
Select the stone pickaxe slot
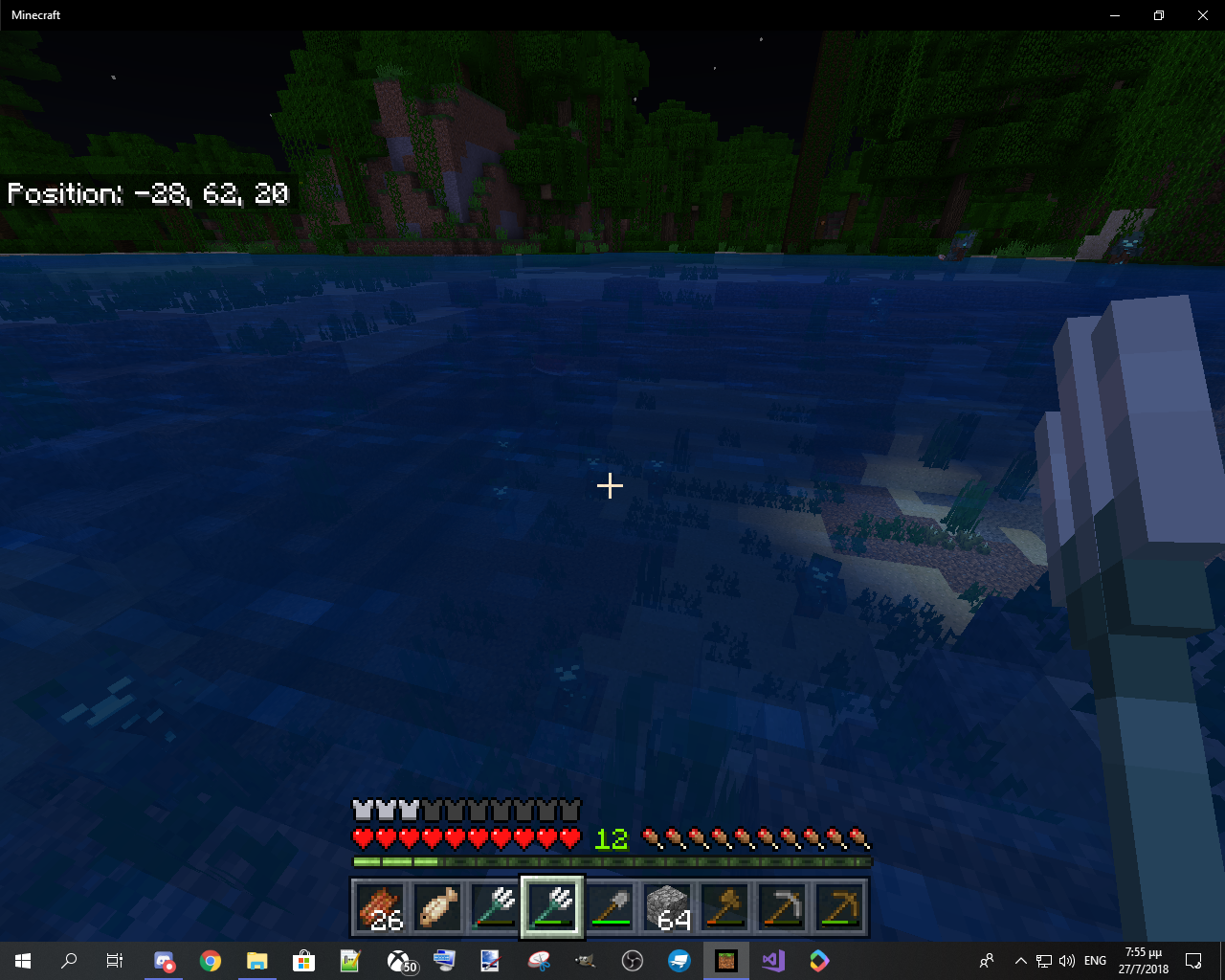click(x=782, y=907)
